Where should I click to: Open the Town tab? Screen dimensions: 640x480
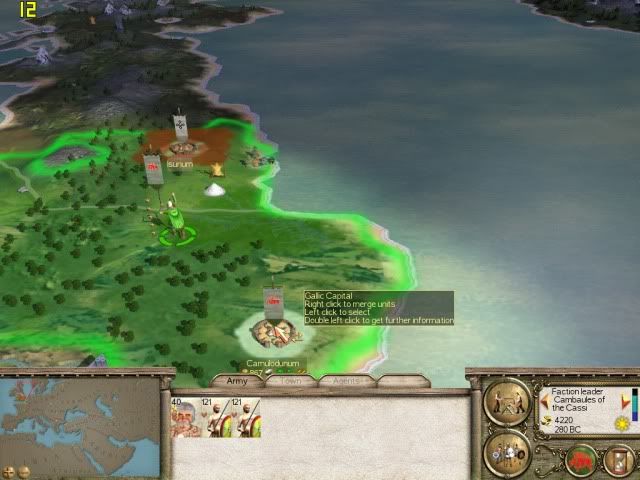click(x=291, y=381)
